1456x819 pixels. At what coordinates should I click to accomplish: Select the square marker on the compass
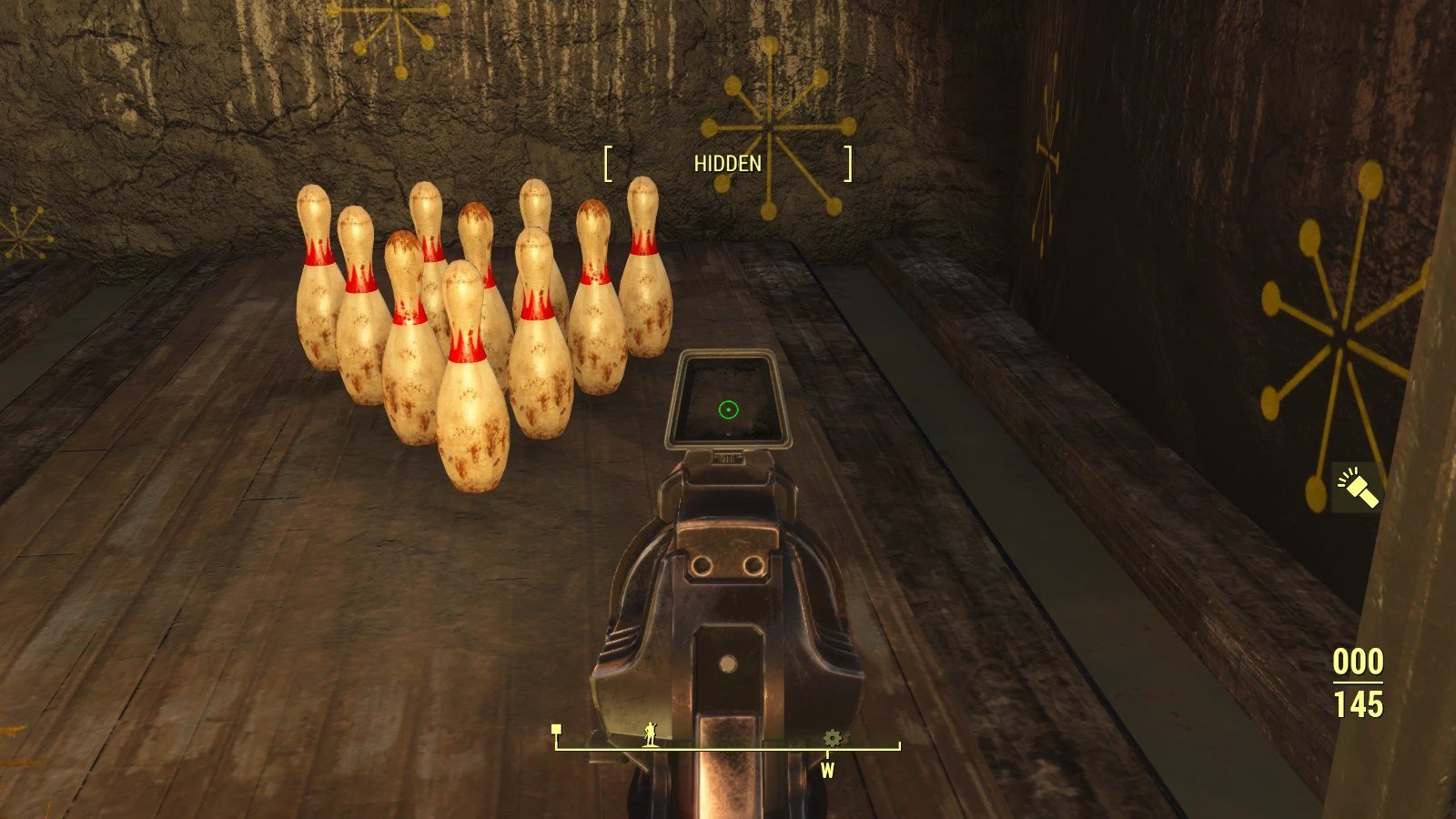(x=556, y=730)
